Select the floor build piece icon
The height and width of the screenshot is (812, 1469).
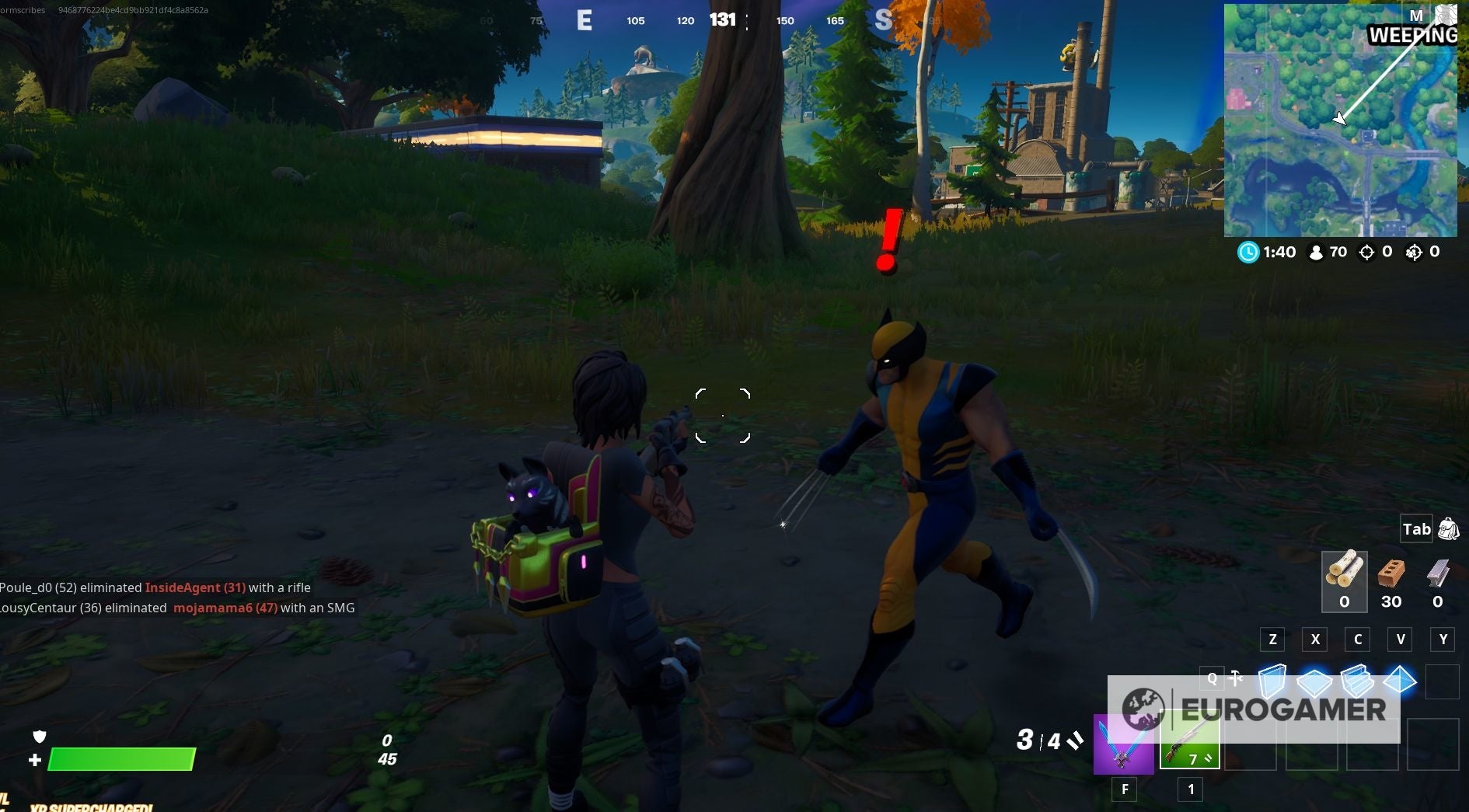coord(1316,681)
